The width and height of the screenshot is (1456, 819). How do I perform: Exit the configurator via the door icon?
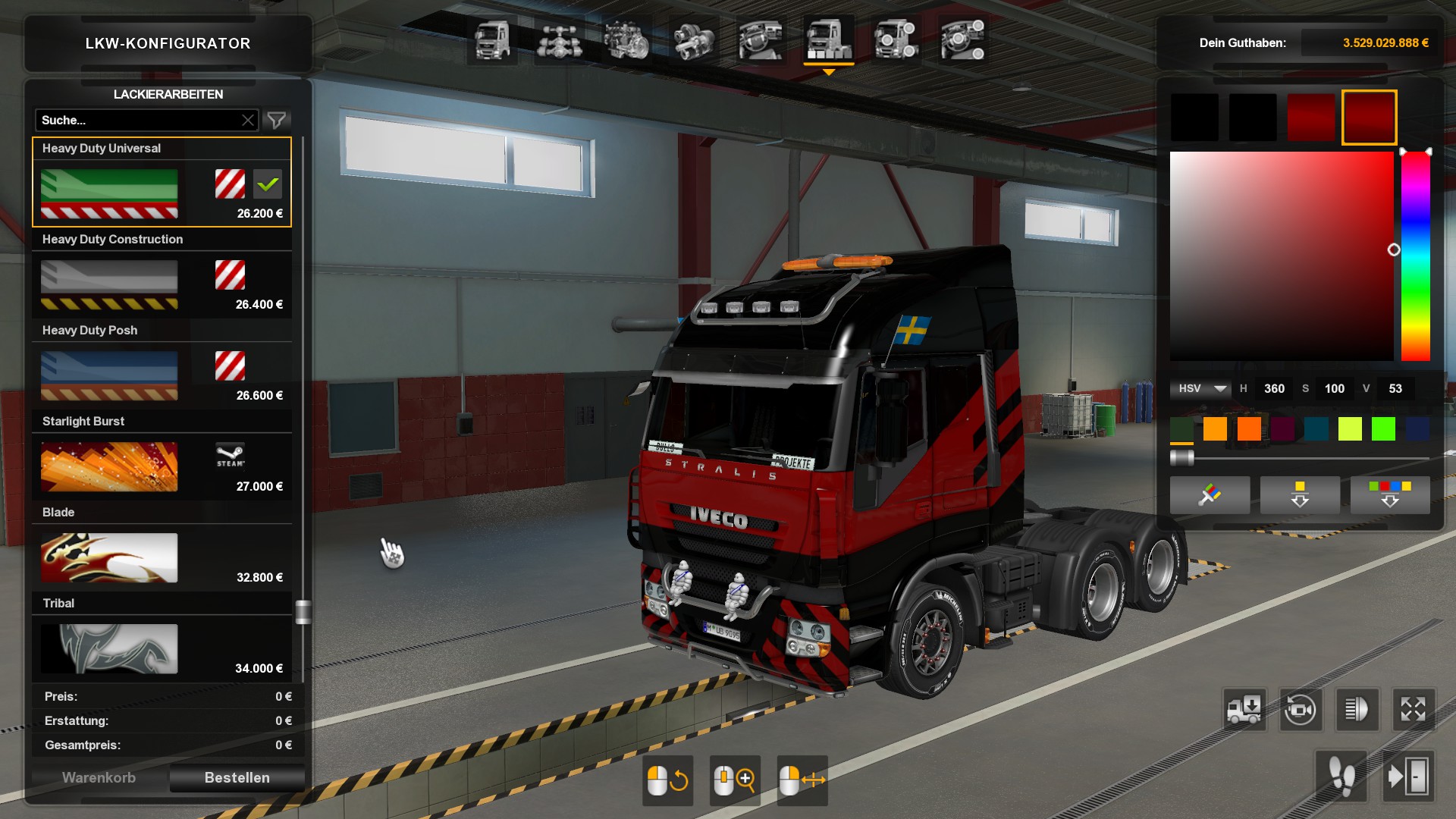[x=1408, y=777]
